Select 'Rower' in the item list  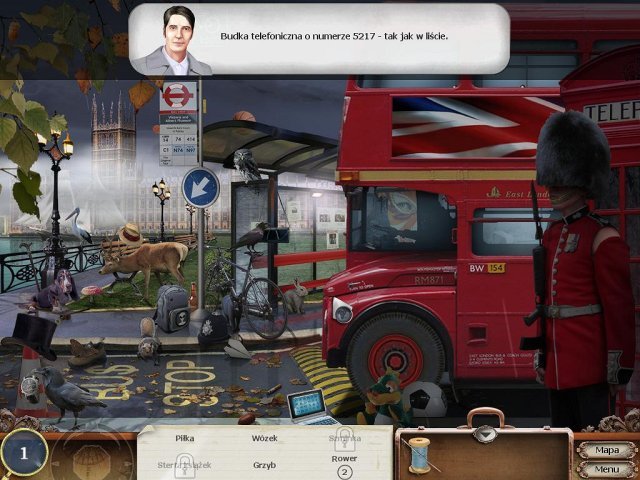(x=344, y=459)
